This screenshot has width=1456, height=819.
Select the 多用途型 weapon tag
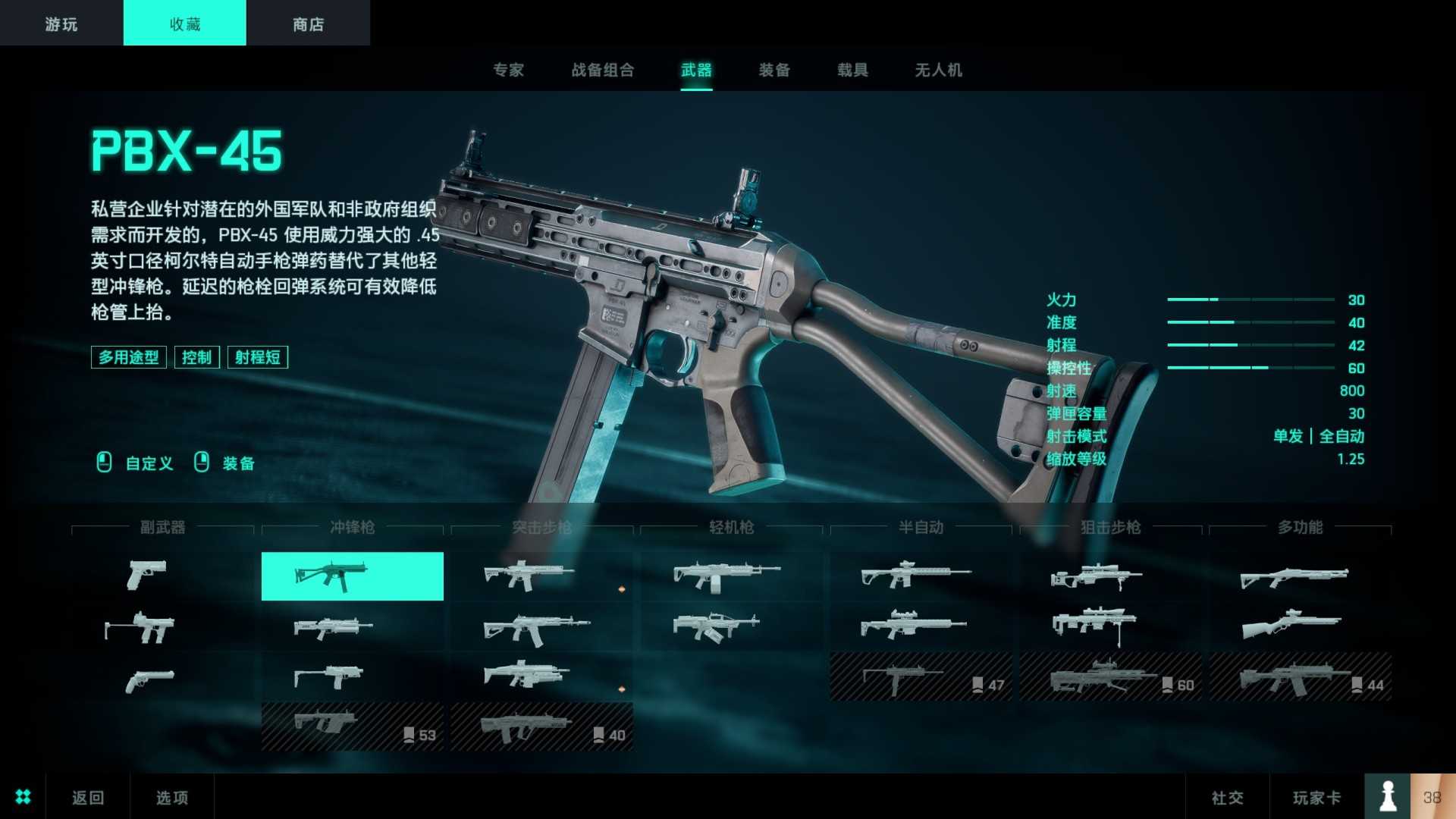point(128,356)
